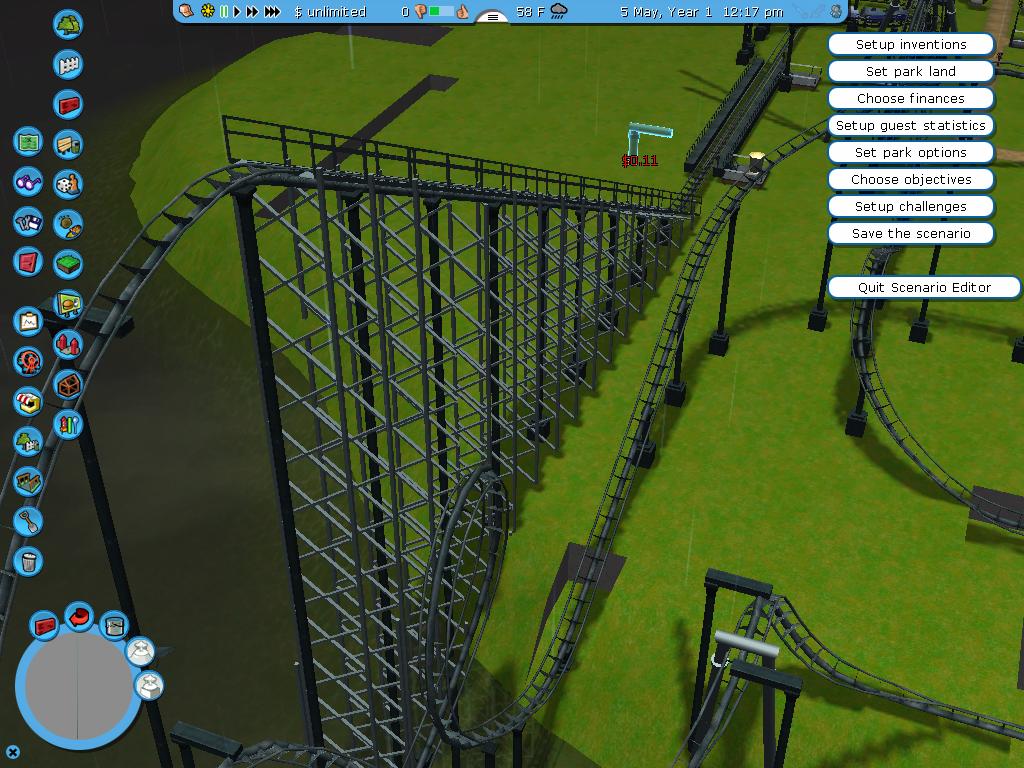The height and width of the screenshot is (768, 1024).
Task: Click the red undo arrow button
Action: 79,617
